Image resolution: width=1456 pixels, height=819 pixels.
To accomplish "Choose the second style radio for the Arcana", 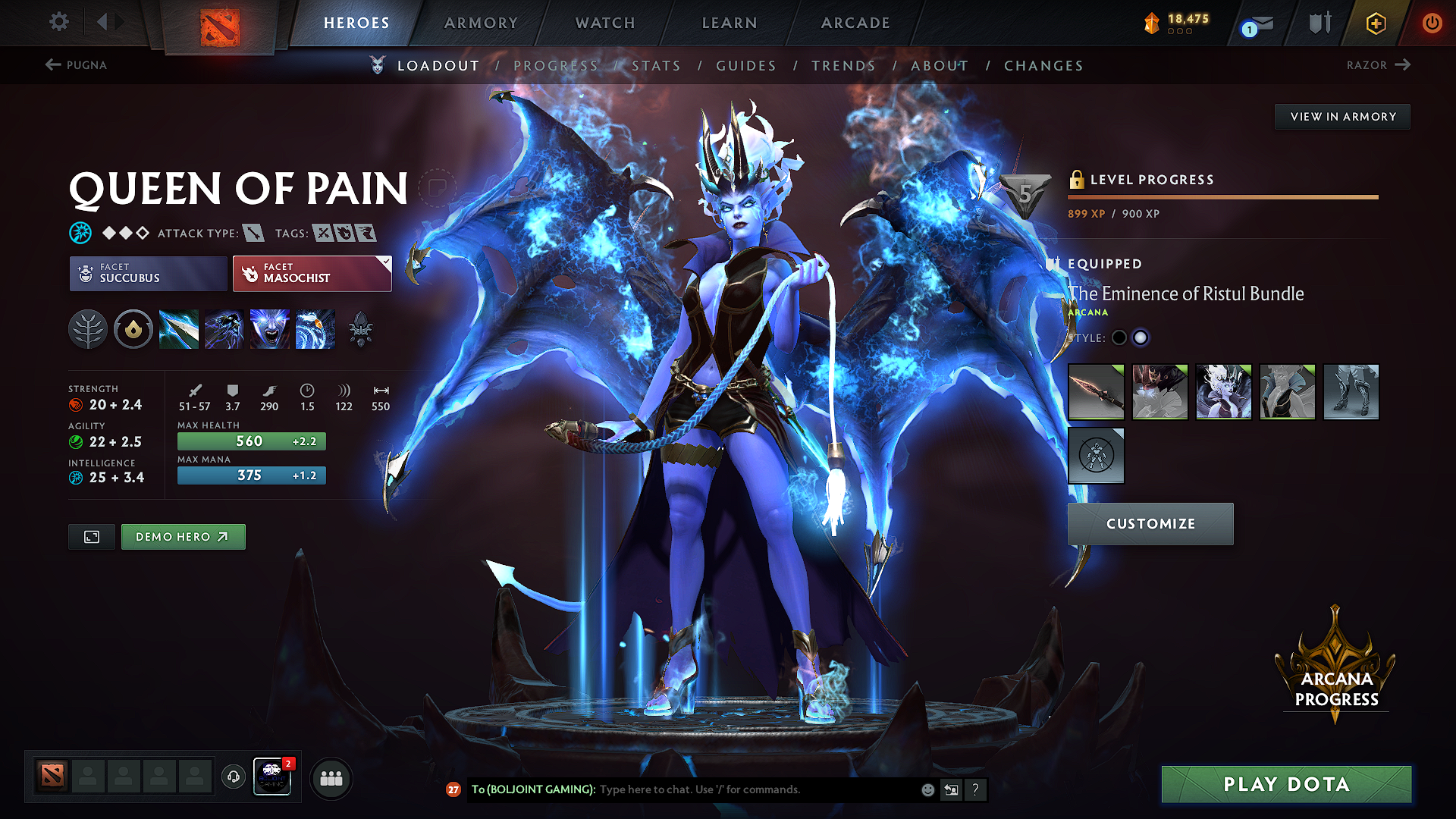I will 1141,337.
